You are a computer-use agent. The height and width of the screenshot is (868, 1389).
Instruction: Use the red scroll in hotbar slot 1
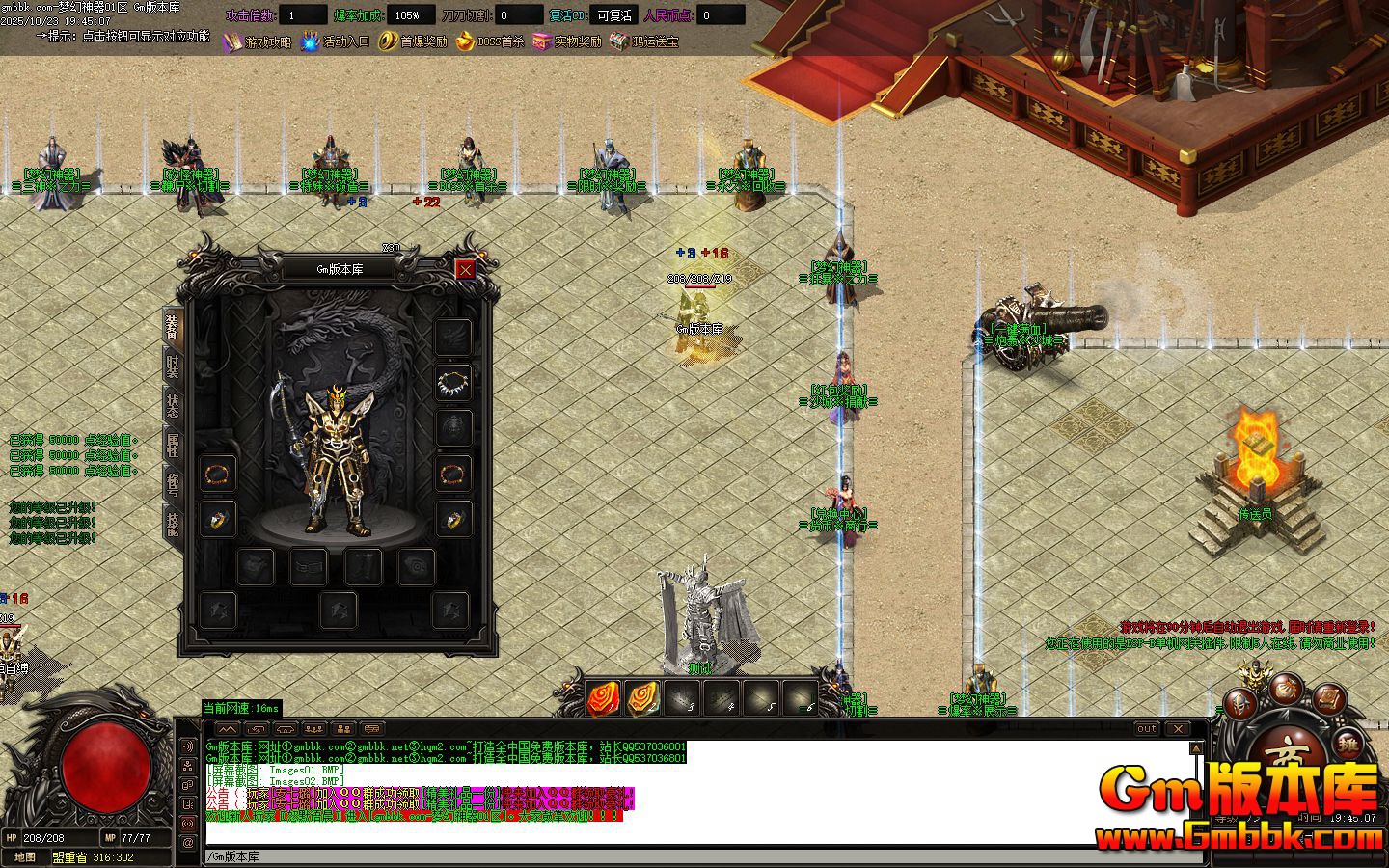click(604, 697)
